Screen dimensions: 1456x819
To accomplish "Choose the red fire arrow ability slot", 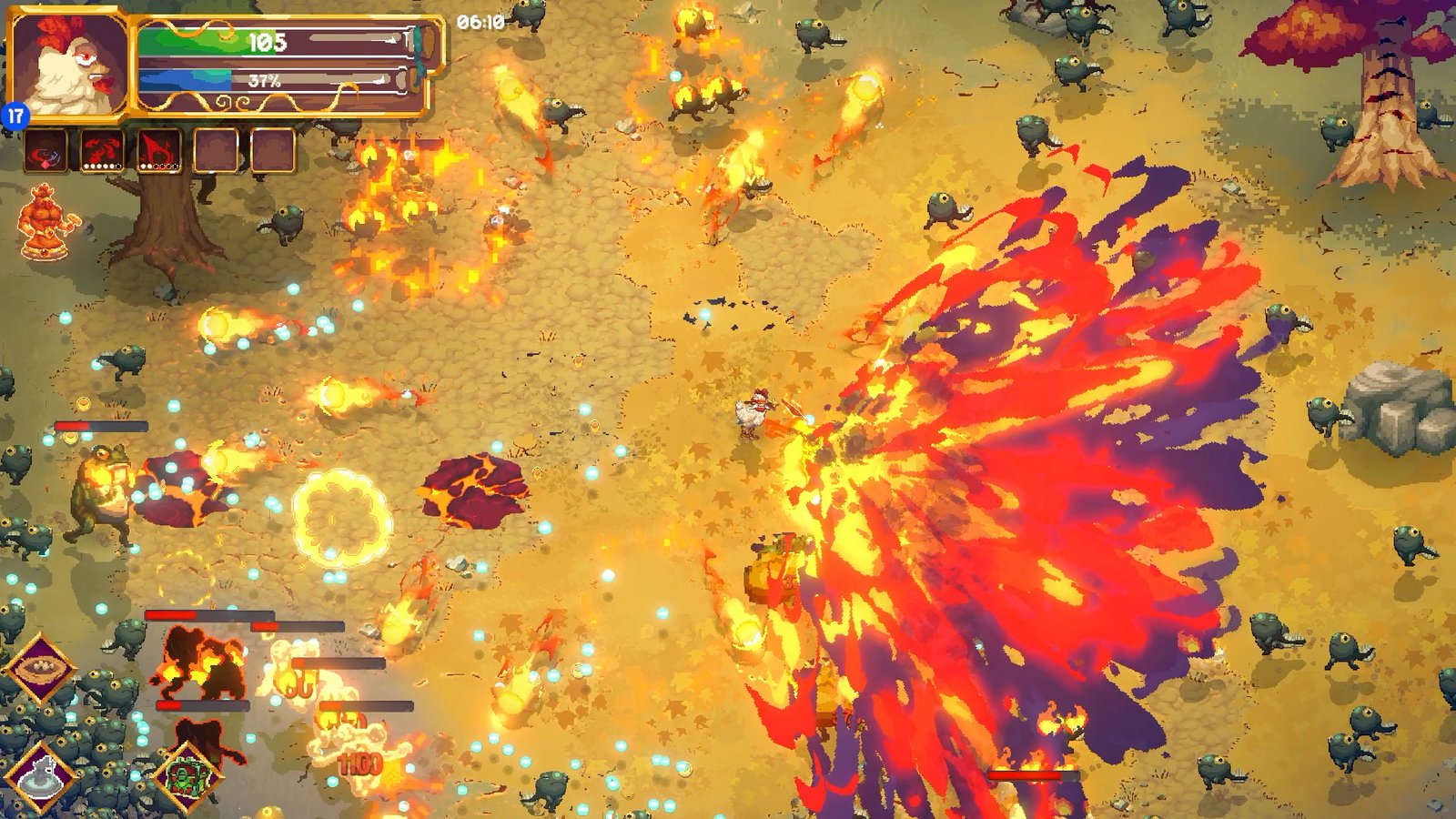I will (158, 151).
